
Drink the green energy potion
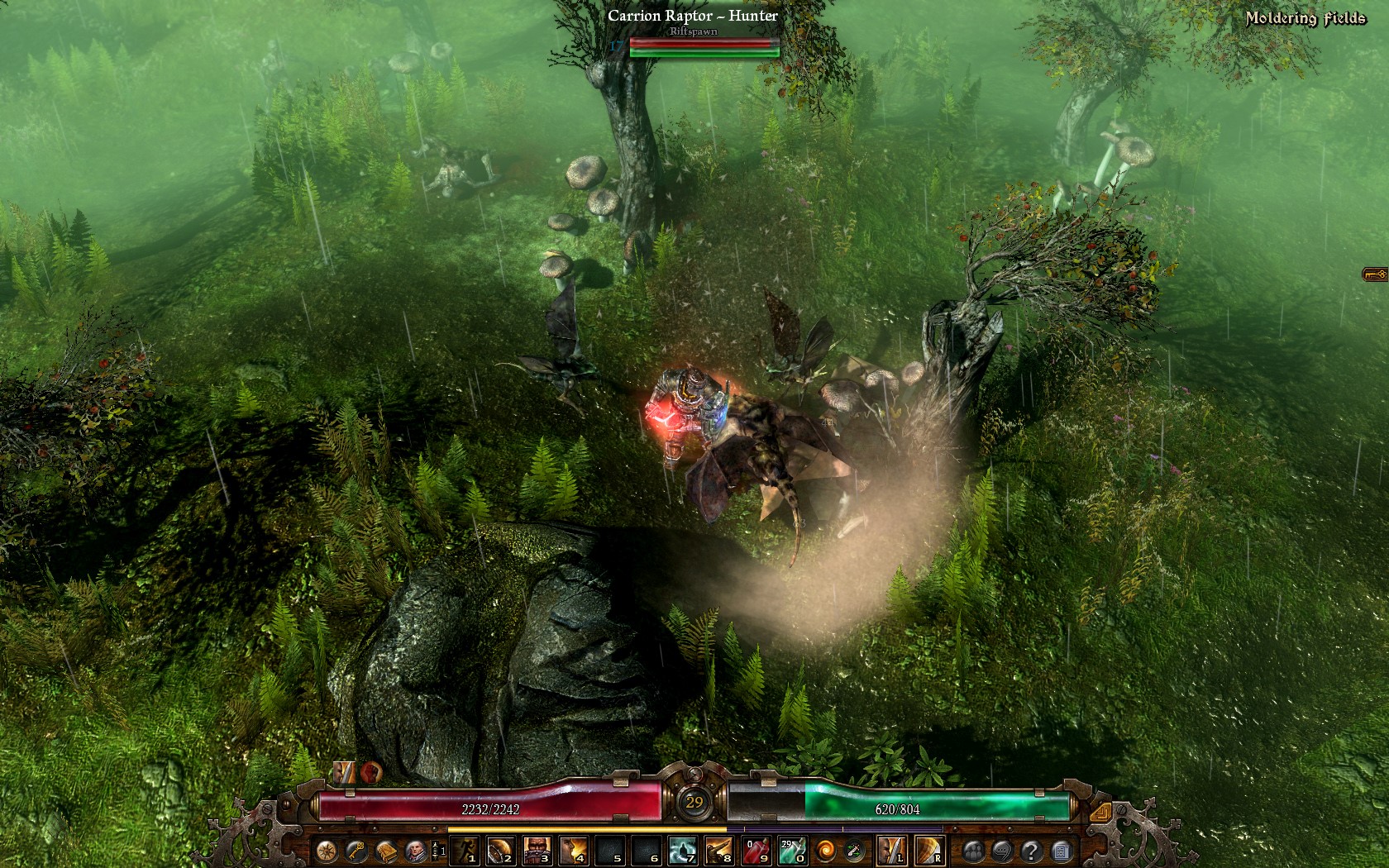click(792, 850)
